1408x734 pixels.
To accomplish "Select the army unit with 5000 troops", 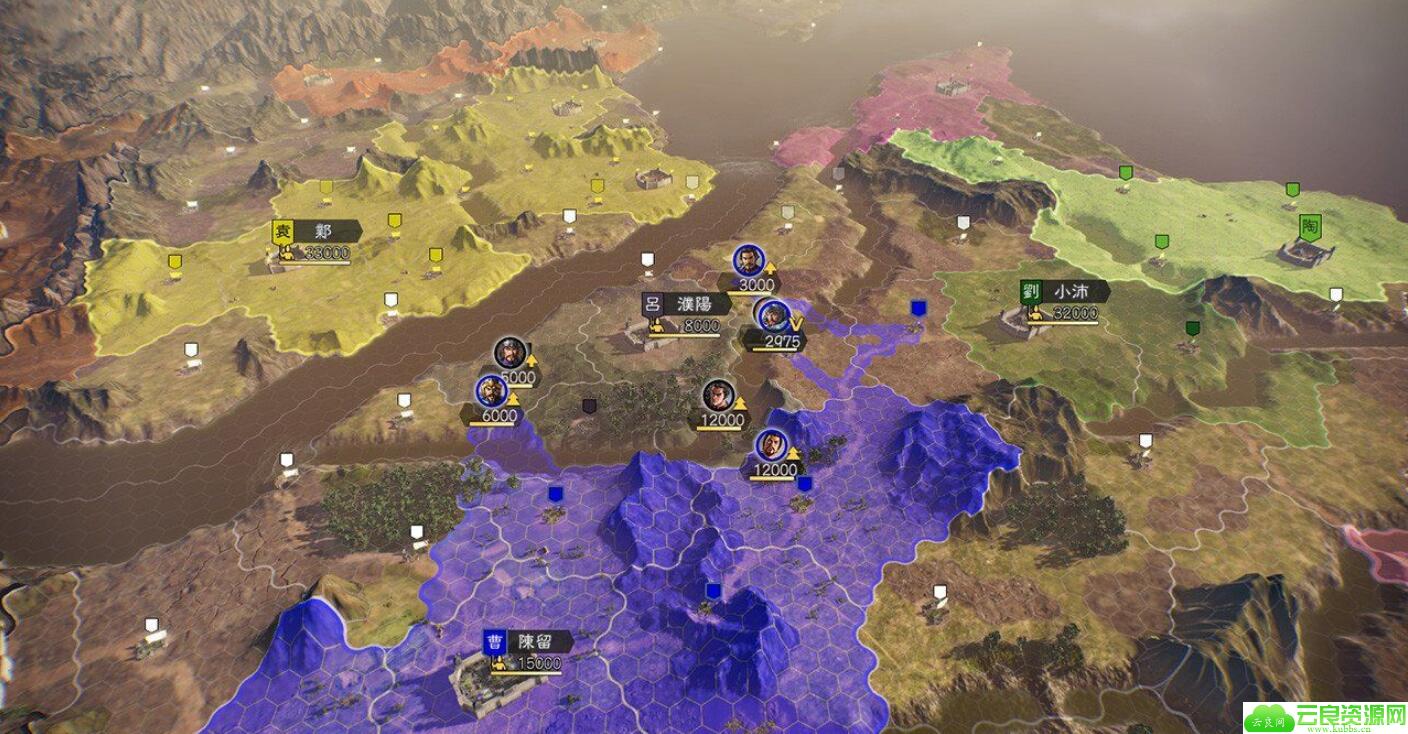I will pos(510,353).
